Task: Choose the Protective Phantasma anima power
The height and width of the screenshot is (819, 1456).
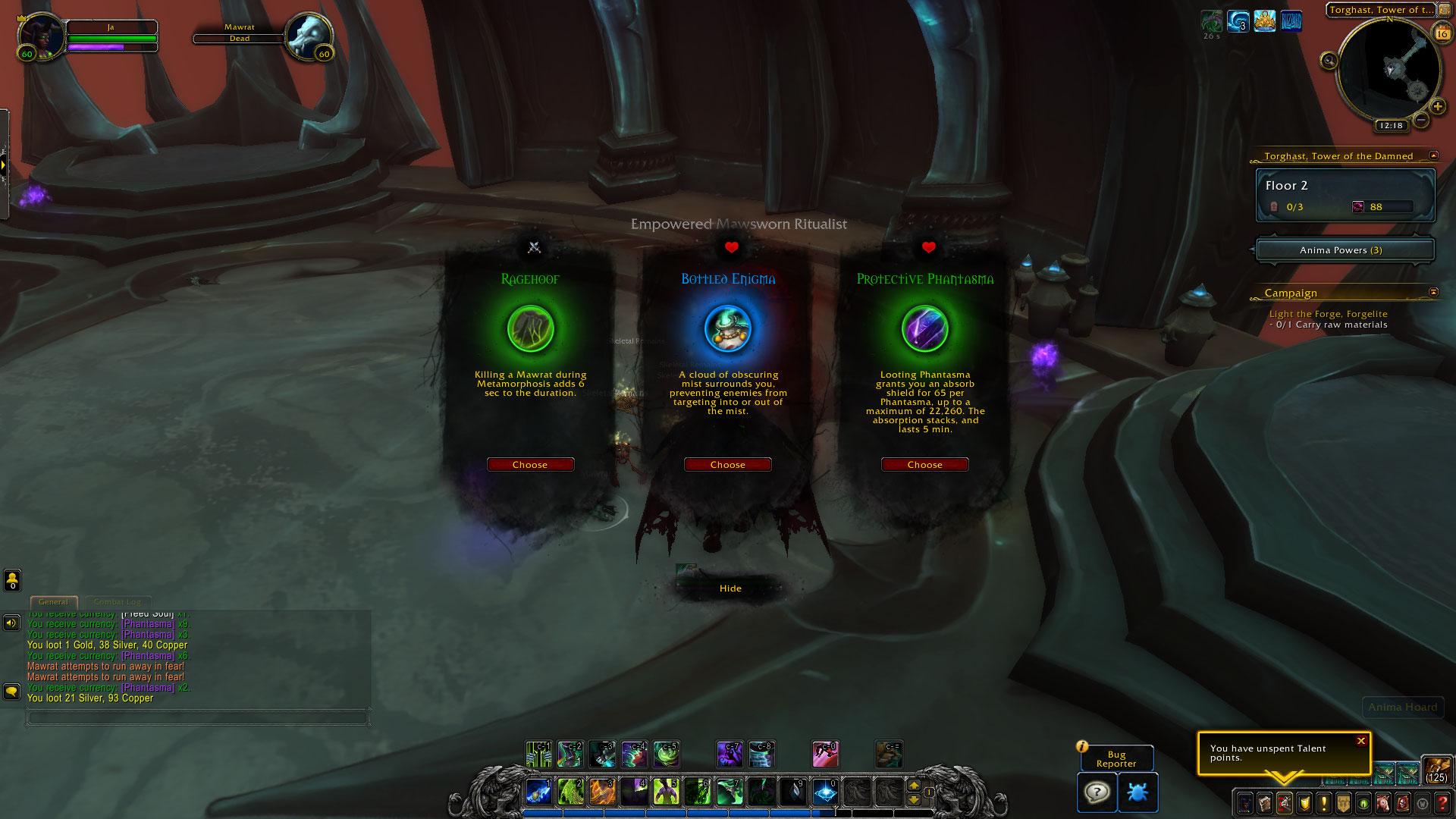Action: (x=924, y=465)
